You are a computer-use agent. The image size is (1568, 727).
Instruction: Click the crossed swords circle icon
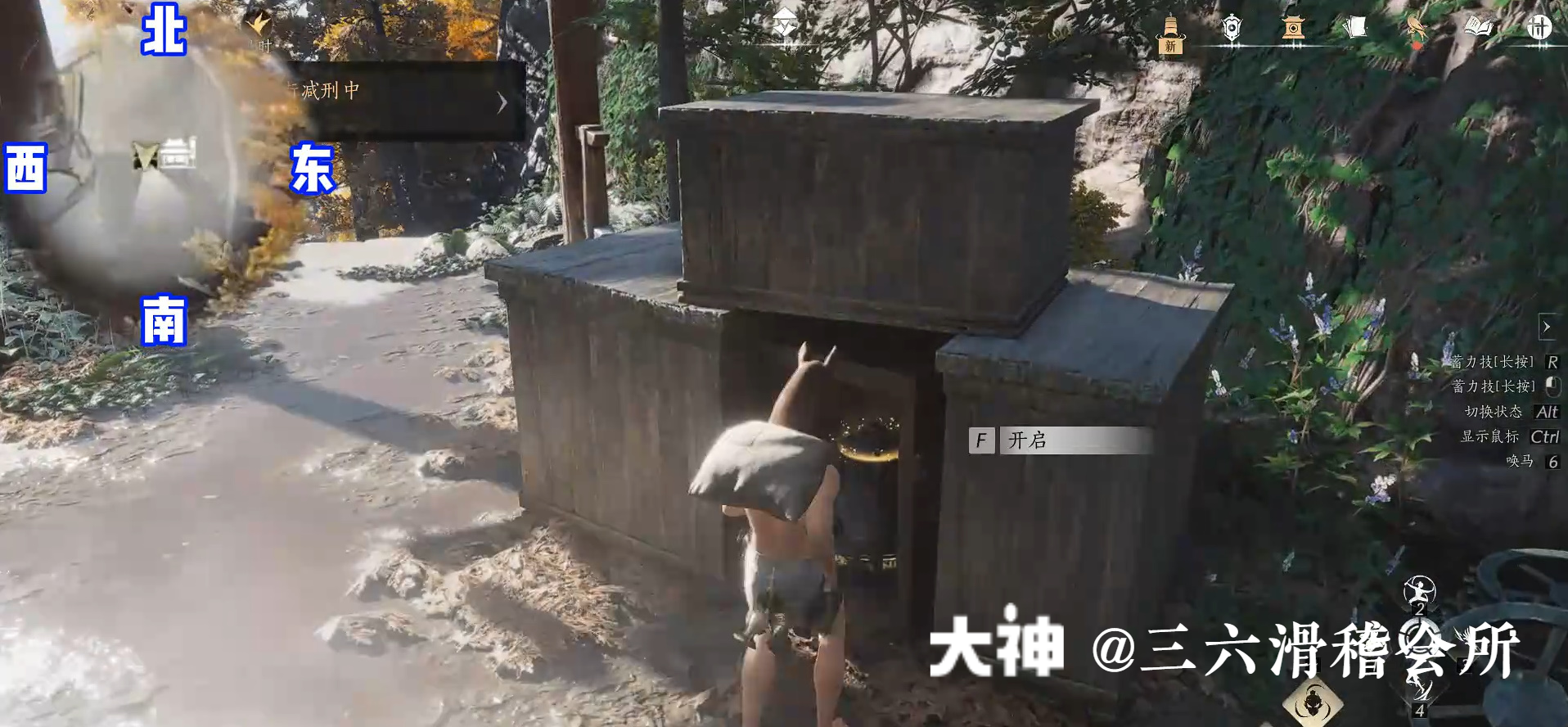[x=1538, y=28]
